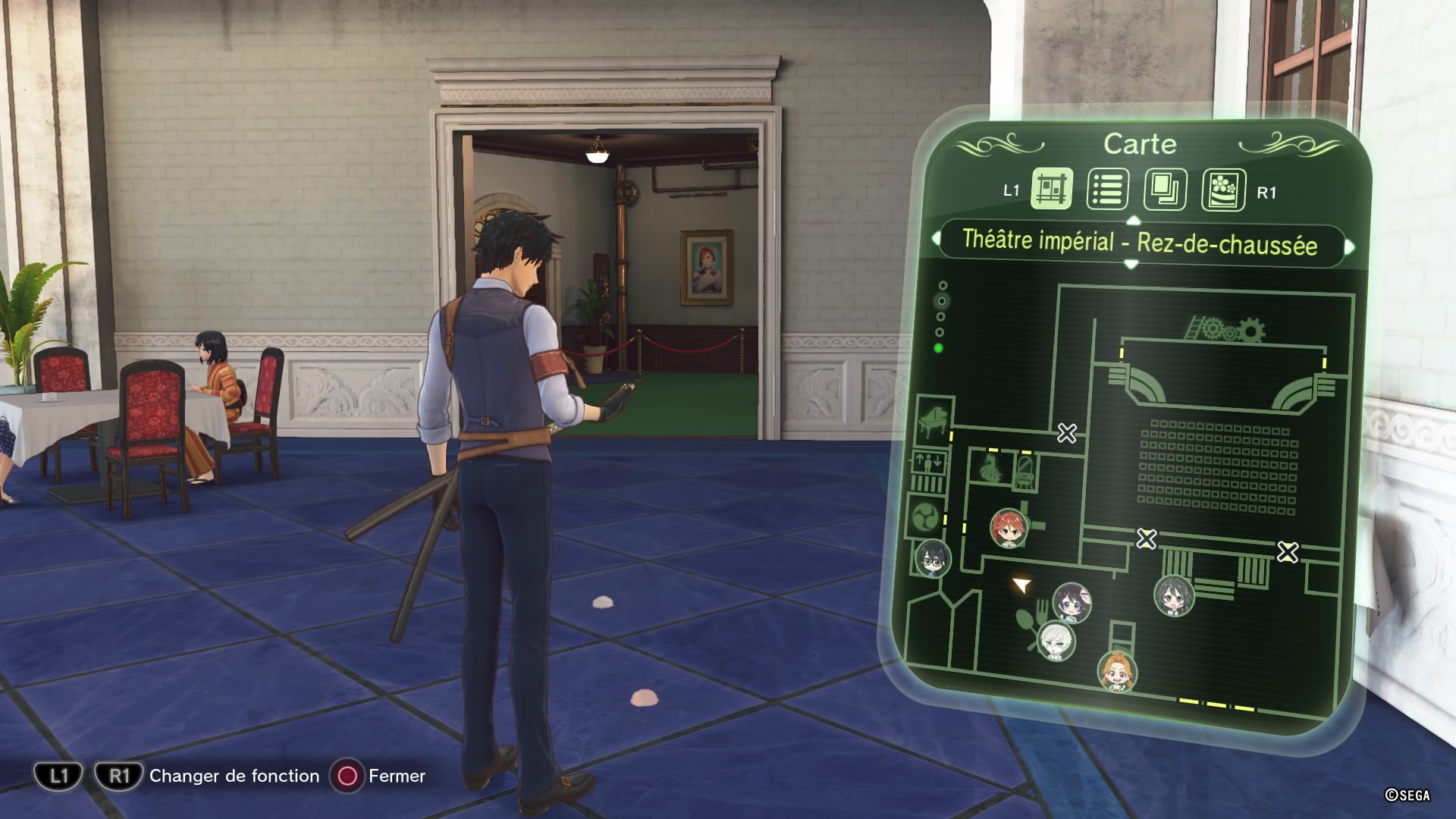This screenshot has width=1456, height=819.
Task: Select the floor map tab icon
Action: coord(1052,188)
